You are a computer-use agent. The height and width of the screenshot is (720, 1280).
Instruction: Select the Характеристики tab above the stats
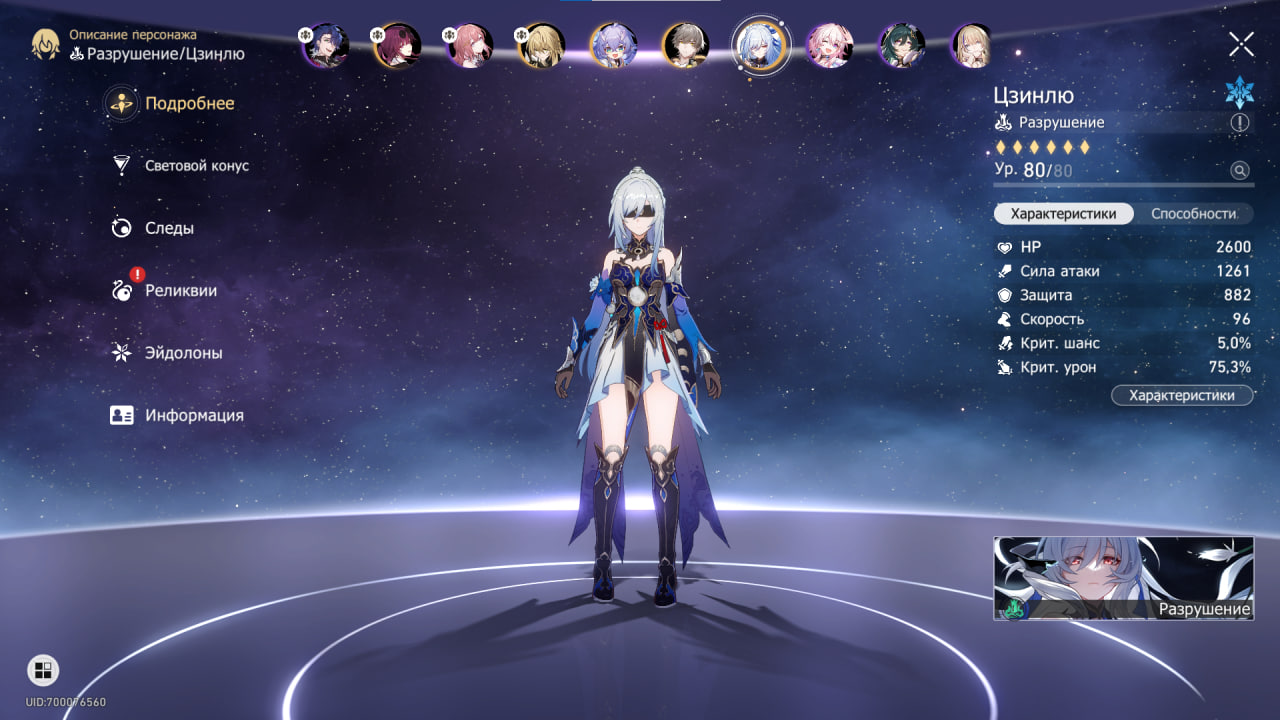click(1063, 214)
